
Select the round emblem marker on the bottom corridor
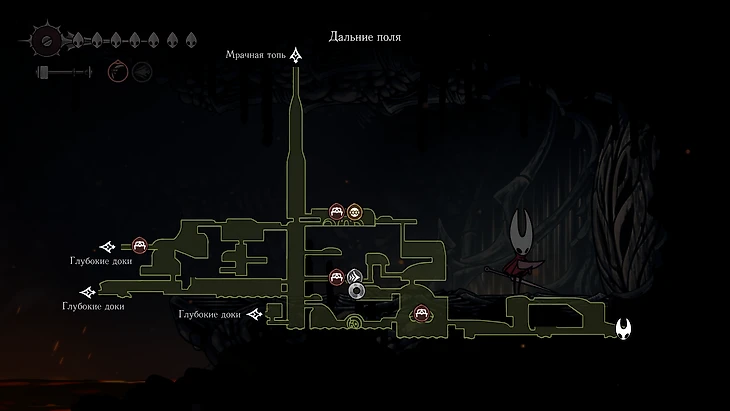point(353,322)
